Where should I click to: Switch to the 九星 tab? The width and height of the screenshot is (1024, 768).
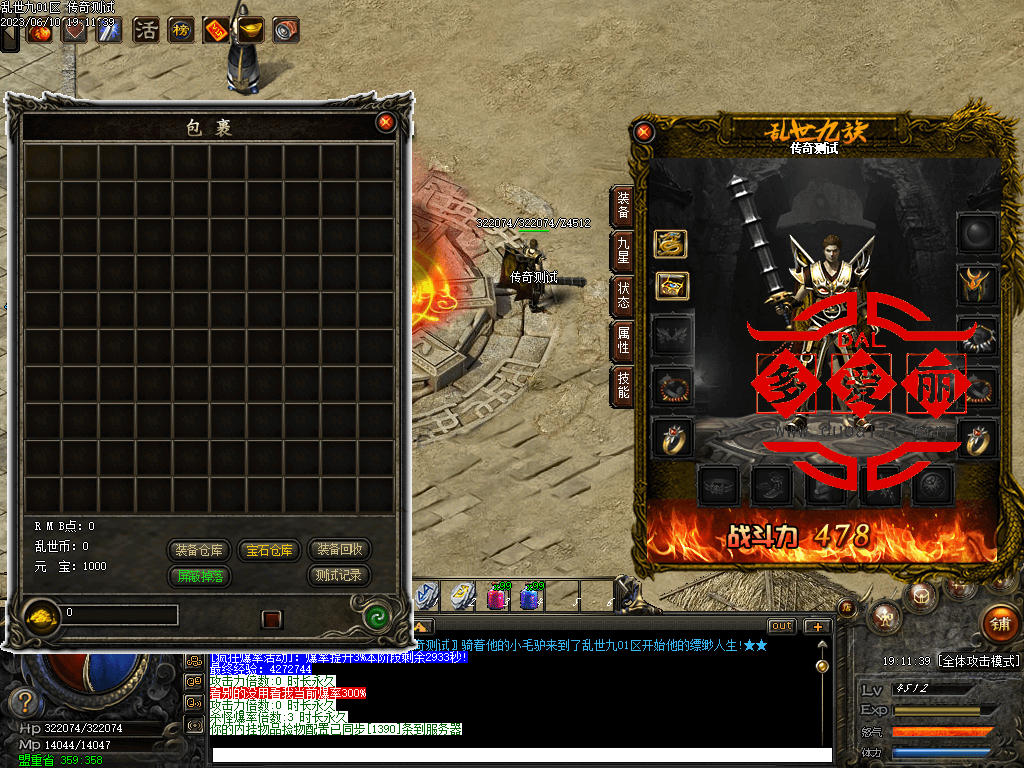tap(623, 250)
